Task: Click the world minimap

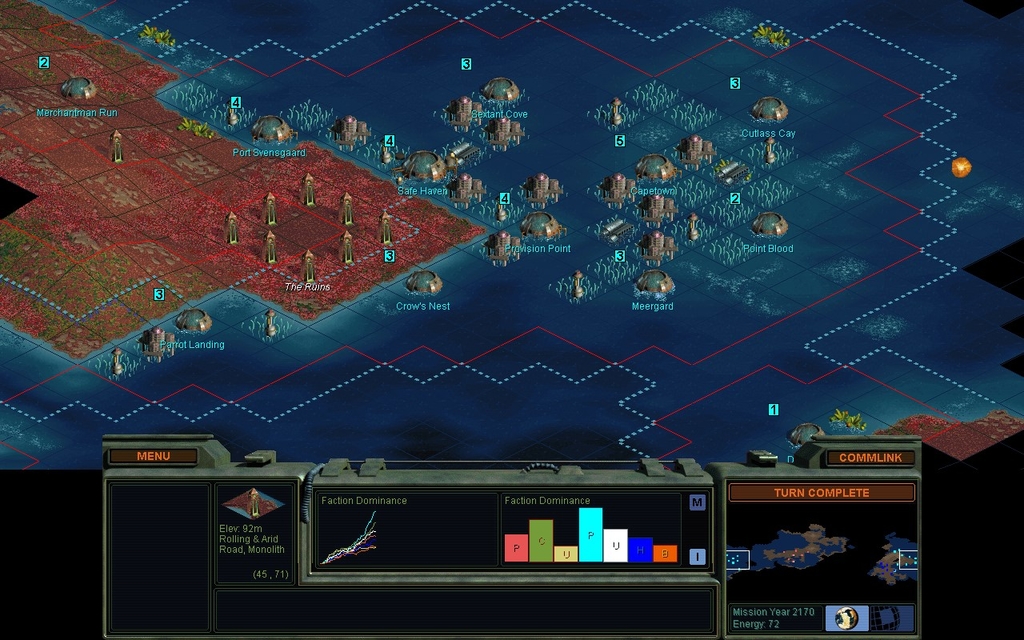Action: tap(821, 550)
